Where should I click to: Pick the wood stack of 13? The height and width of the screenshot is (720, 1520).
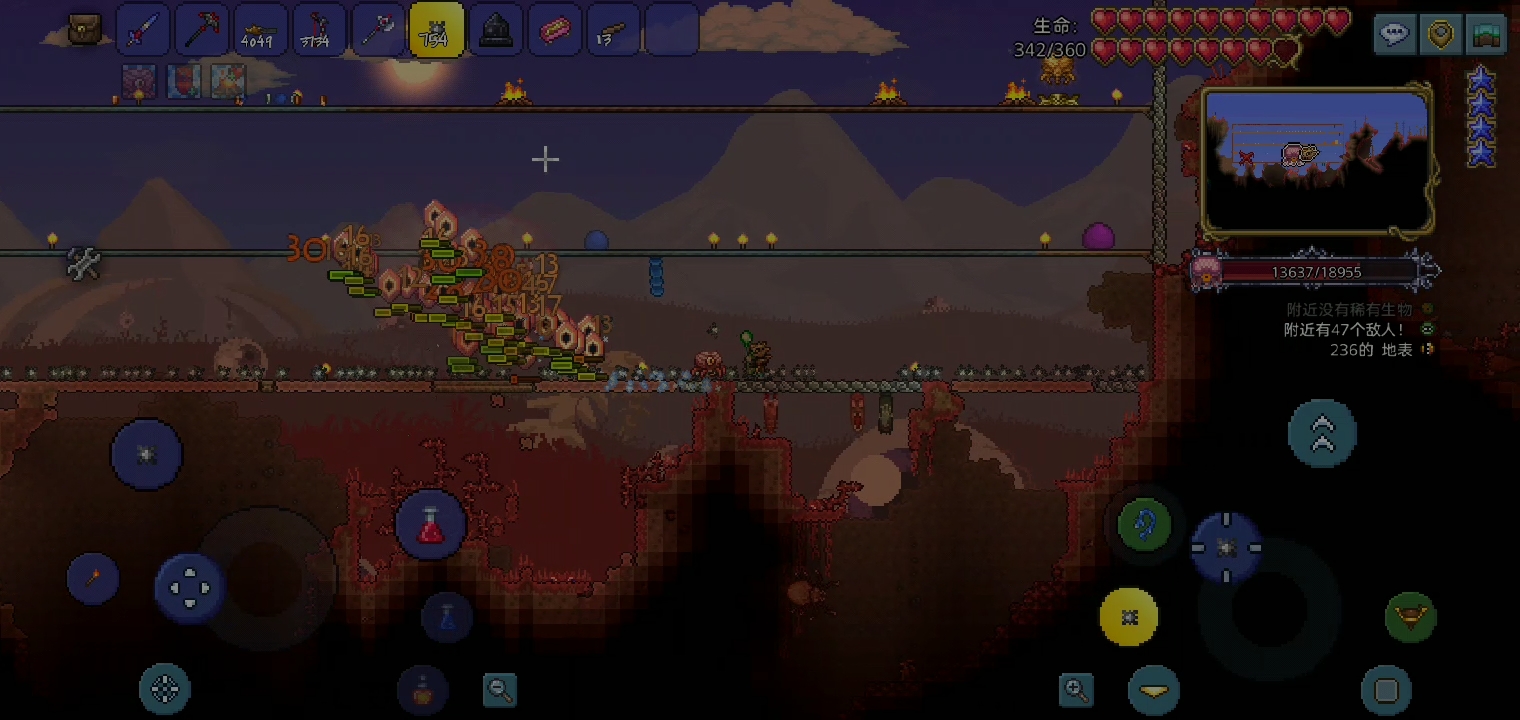[x=612, y=30]
